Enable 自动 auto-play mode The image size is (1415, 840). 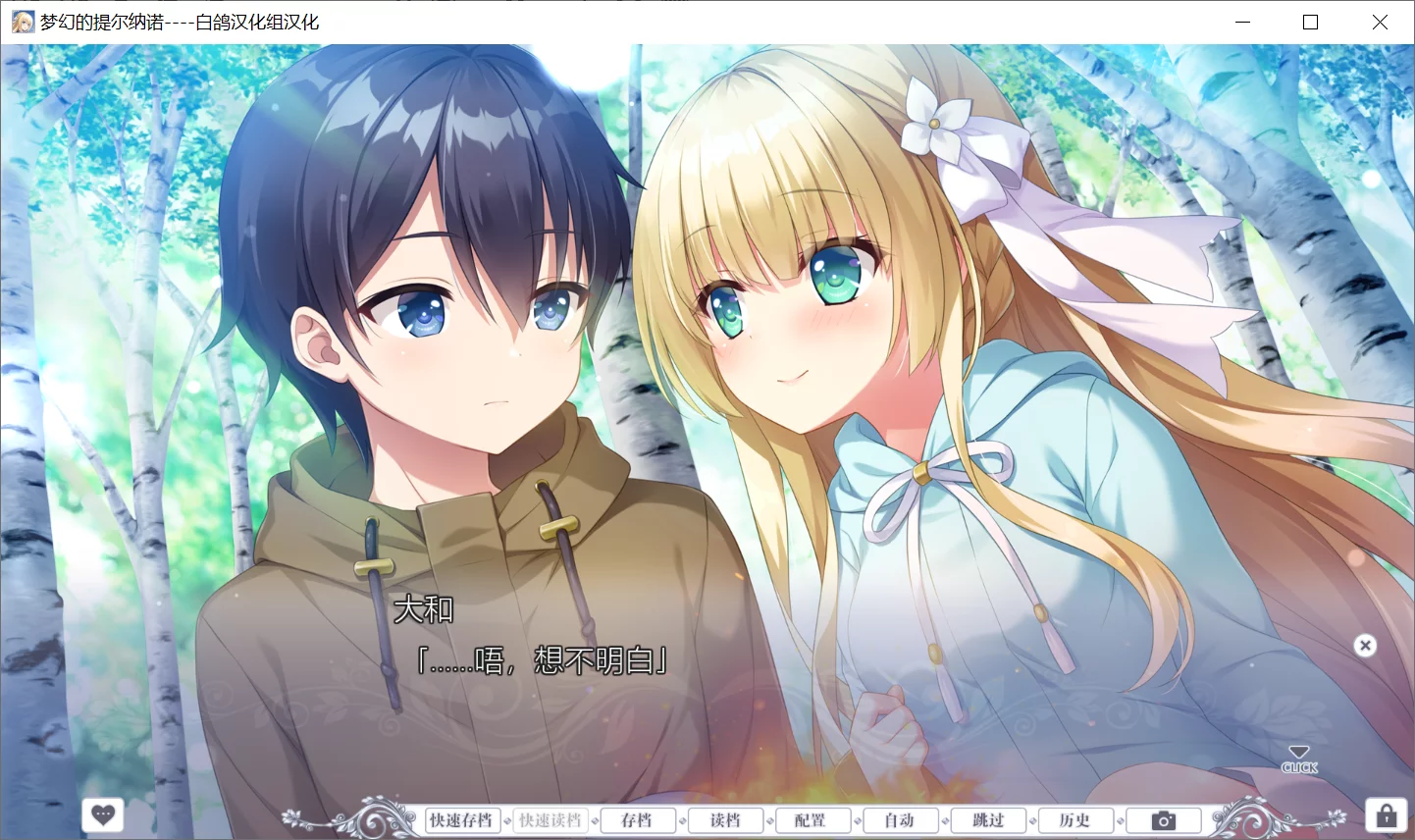(899, 819)
